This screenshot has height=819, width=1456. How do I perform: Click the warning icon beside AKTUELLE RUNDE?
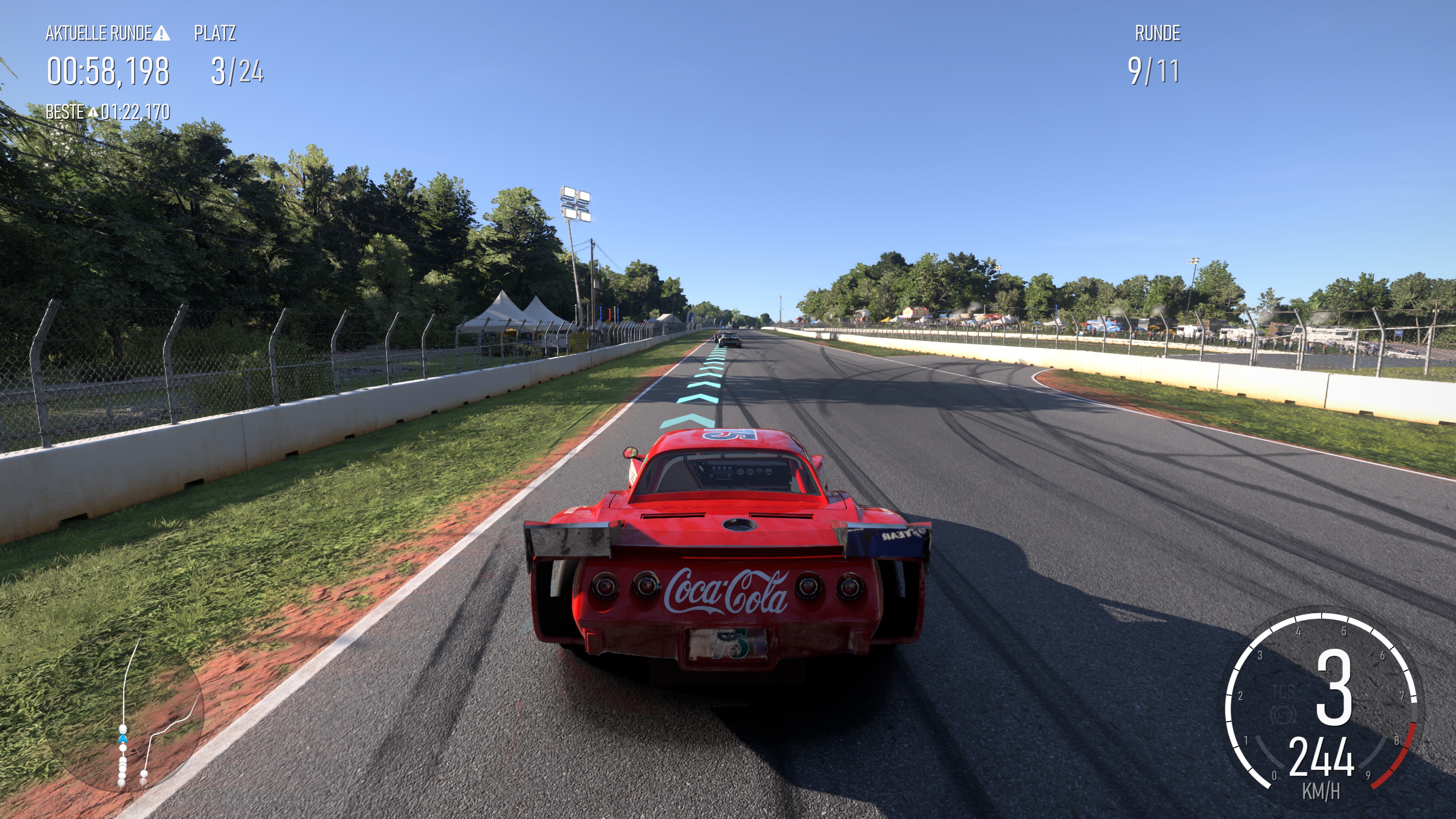[162, 34]
